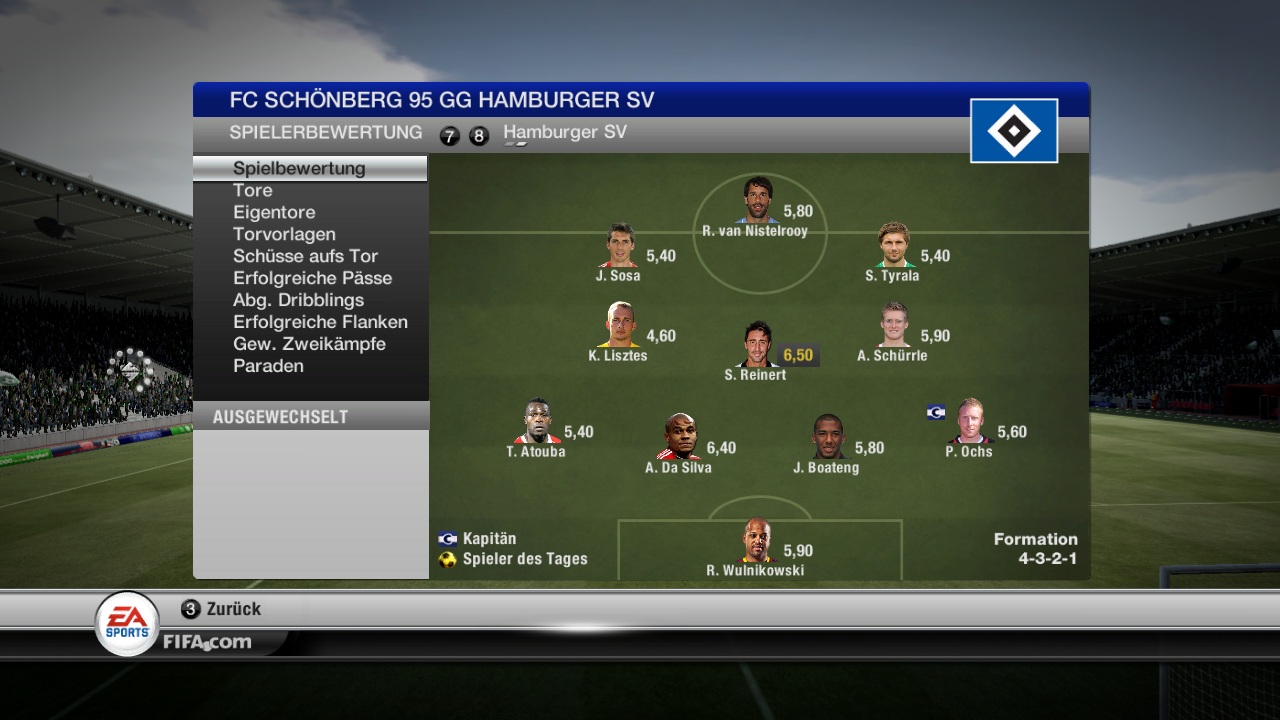Select K. Lisztes' player portrait
The image size is (1280, 720).
620,325
